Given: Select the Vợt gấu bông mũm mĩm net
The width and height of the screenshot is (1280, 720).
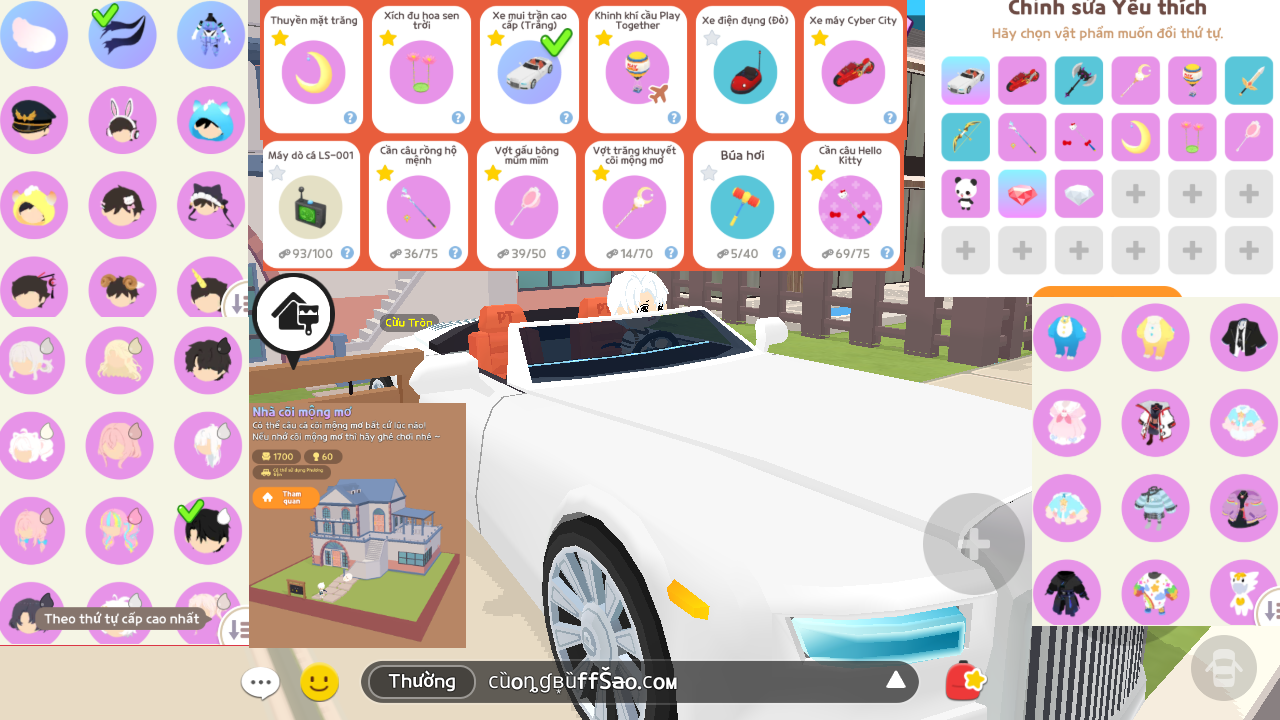Looking at the screenshot, I should coord(526,206).
